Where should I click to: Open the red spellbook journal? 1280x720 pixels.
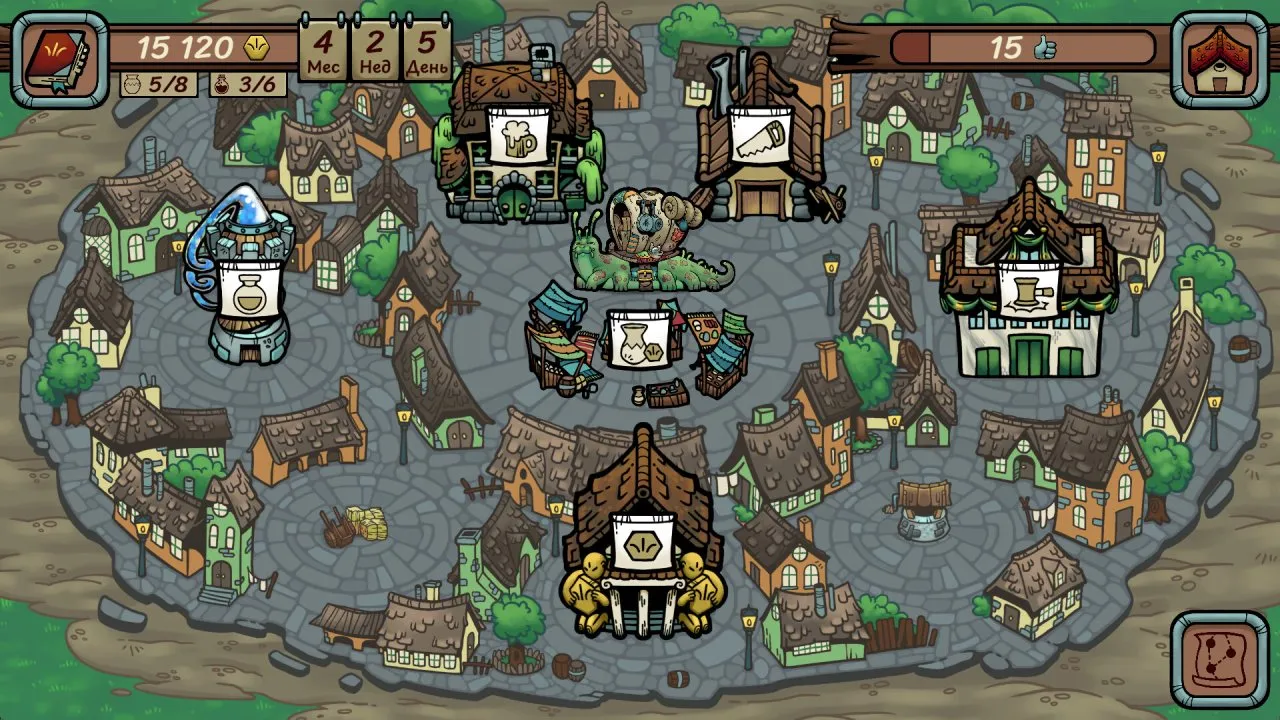point(59,59)
